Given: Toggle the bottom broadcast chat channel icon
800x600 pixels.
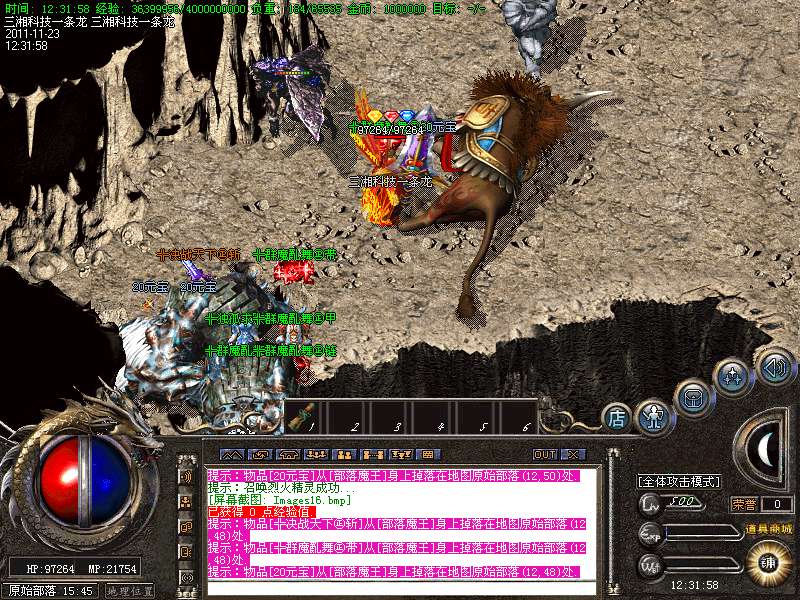Looking at the screenshot, I should [187, 577].
